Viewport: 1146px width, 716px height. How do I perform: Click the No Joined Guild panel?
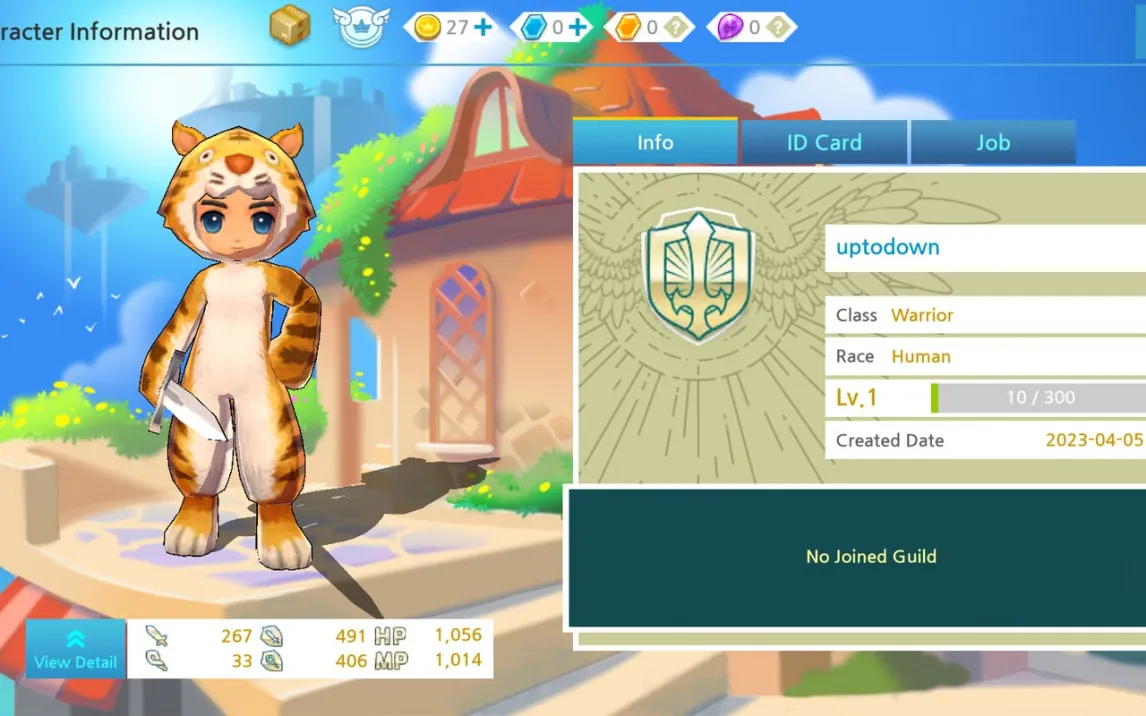870,557
